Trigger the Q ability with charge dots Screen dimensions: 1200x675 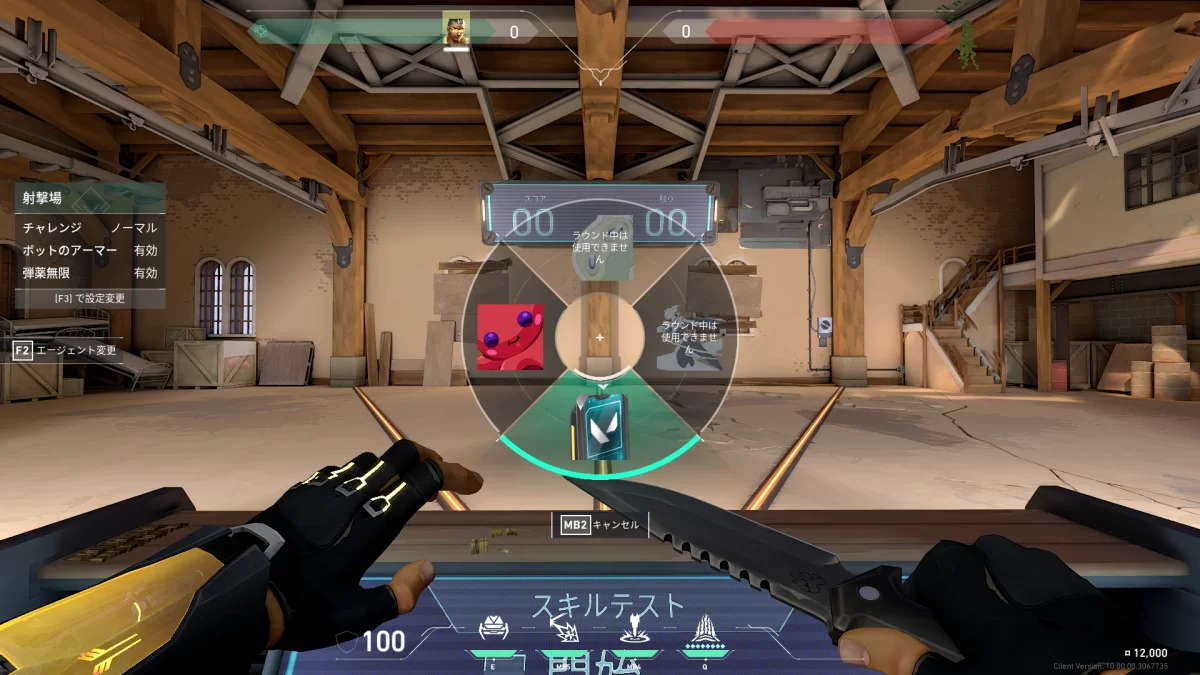coord(702,629)
